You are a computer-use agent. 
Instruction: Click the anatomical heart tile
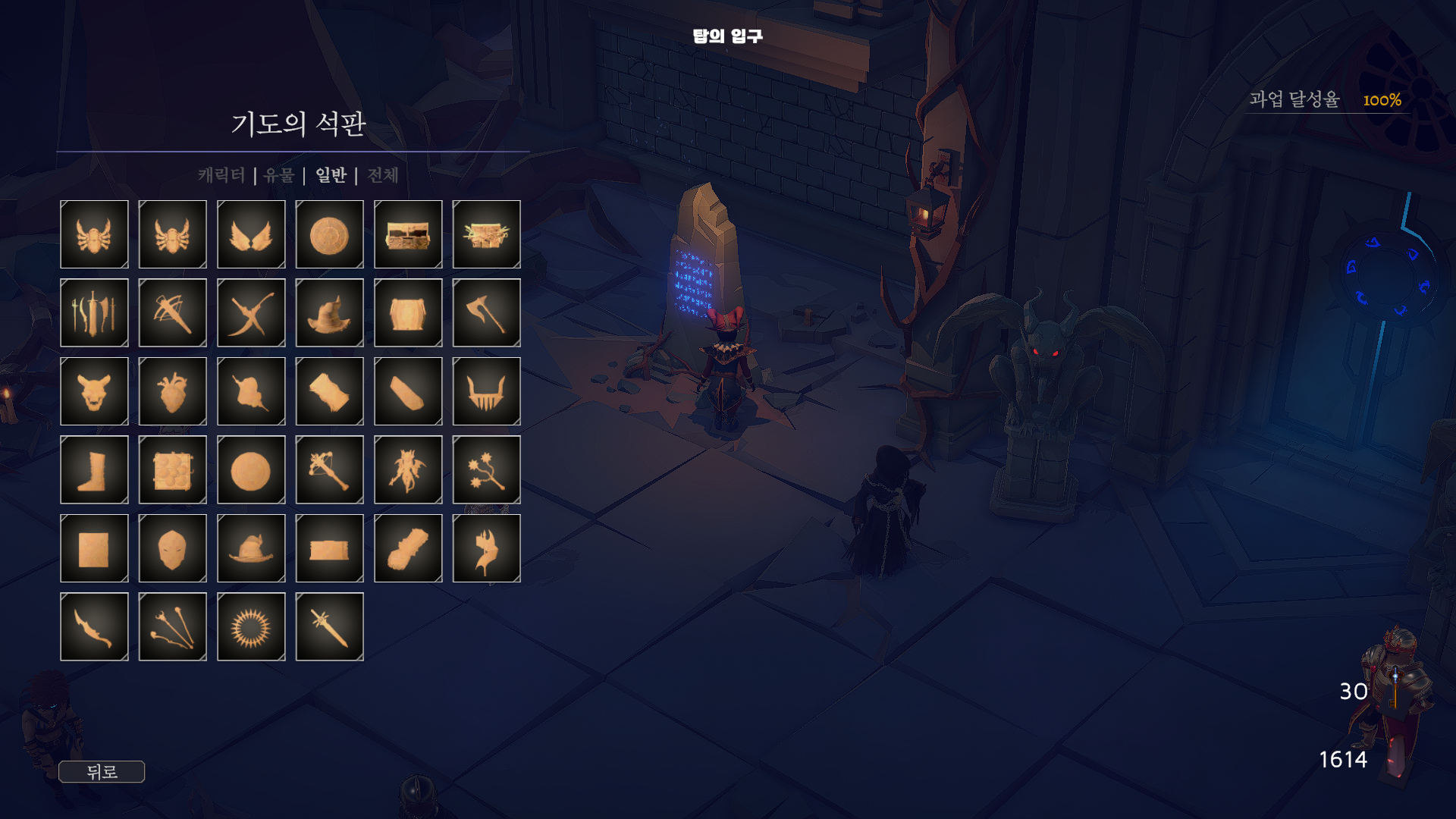point(172,391)
